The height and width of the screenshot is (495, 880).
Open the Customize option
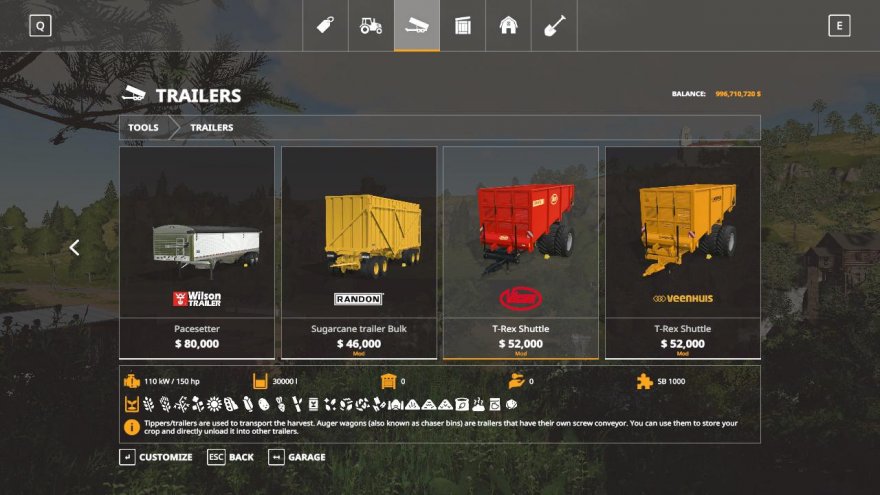[157, 457]
